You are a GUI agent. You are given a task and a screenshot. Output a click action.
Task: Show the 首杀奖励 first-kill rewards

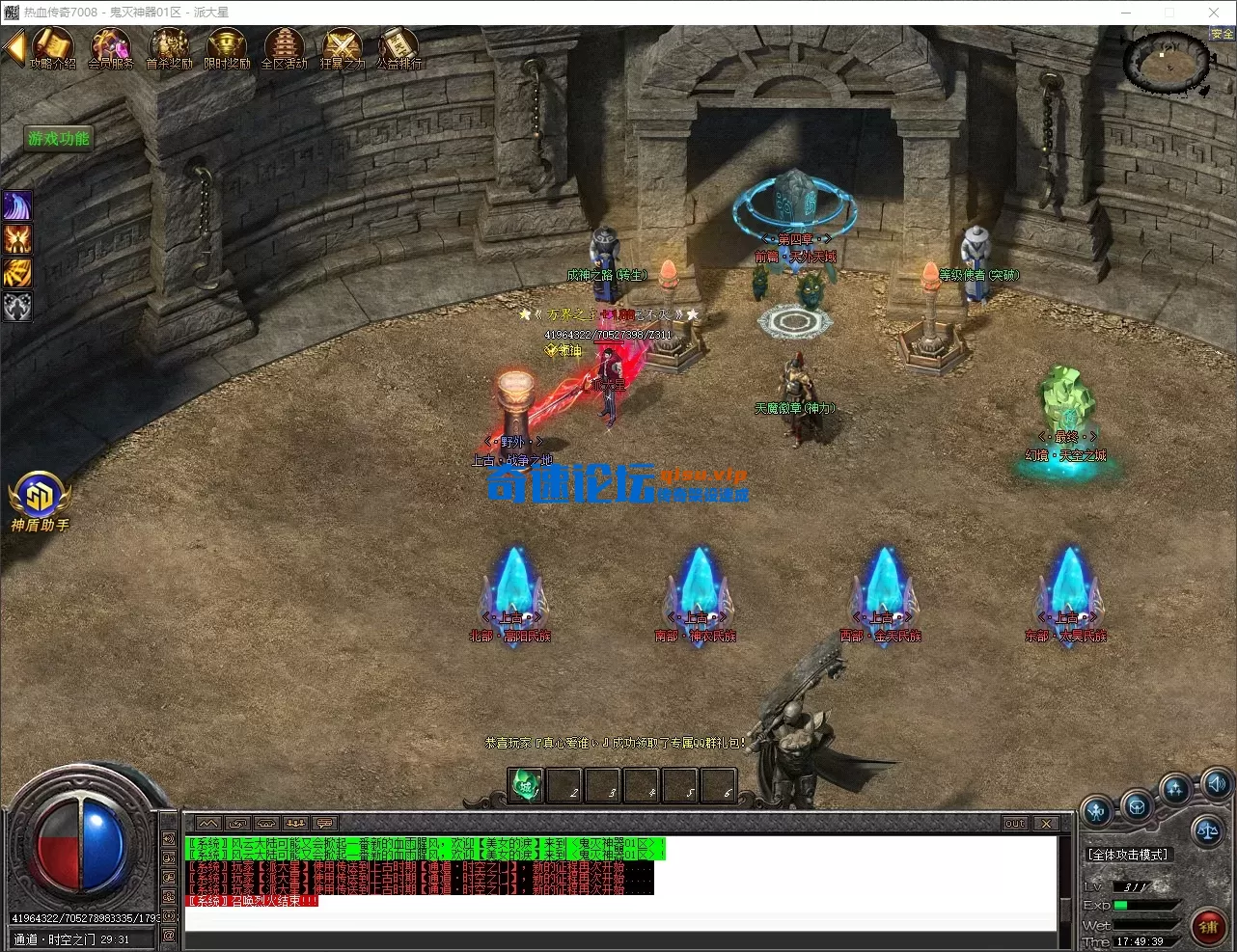169,46
